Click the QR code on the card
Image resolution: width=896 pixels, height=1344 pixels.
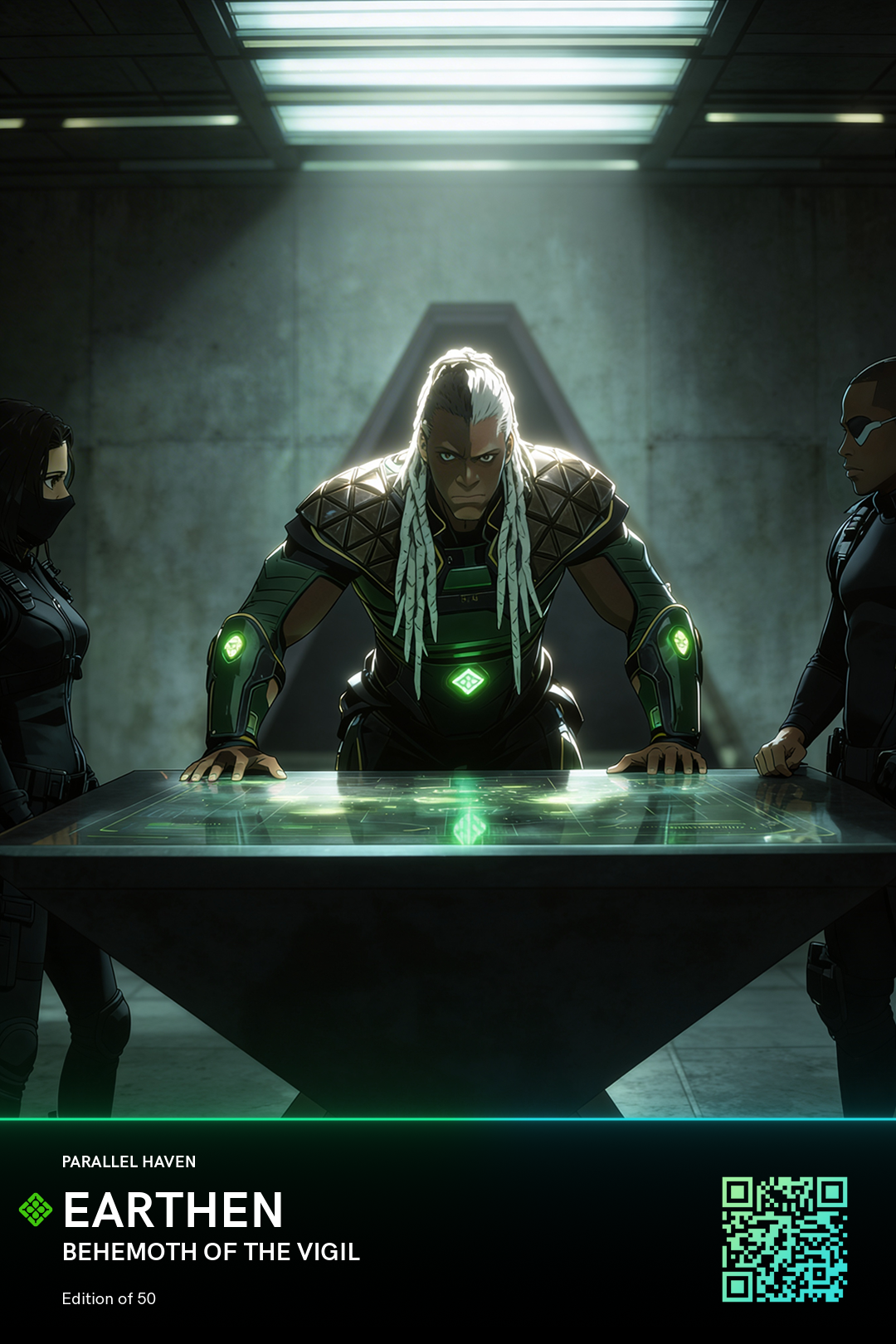pos(784,1239)
